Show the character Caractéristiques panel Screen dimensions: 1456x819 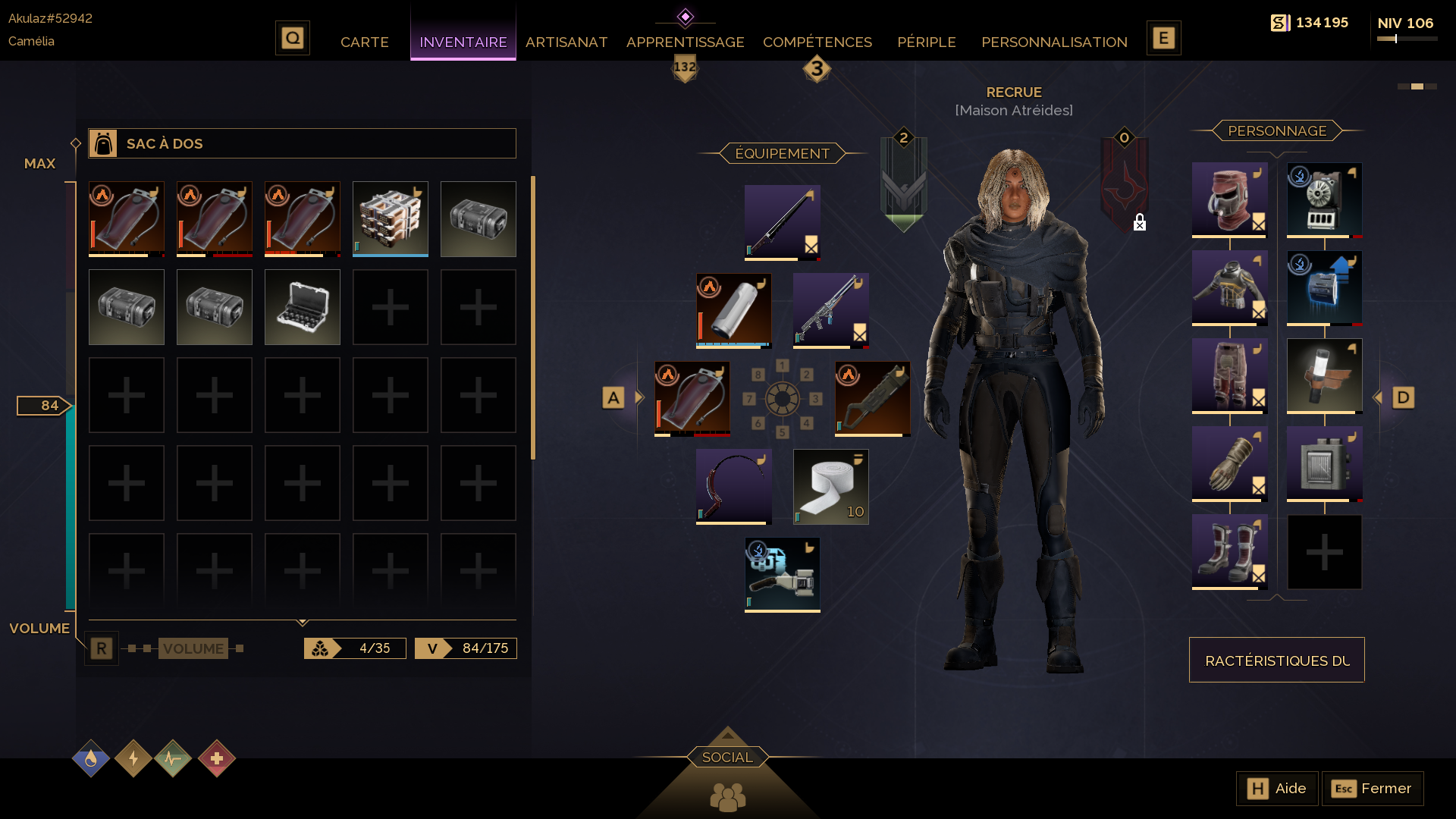pyautogui.click(x=1276, y=661)
